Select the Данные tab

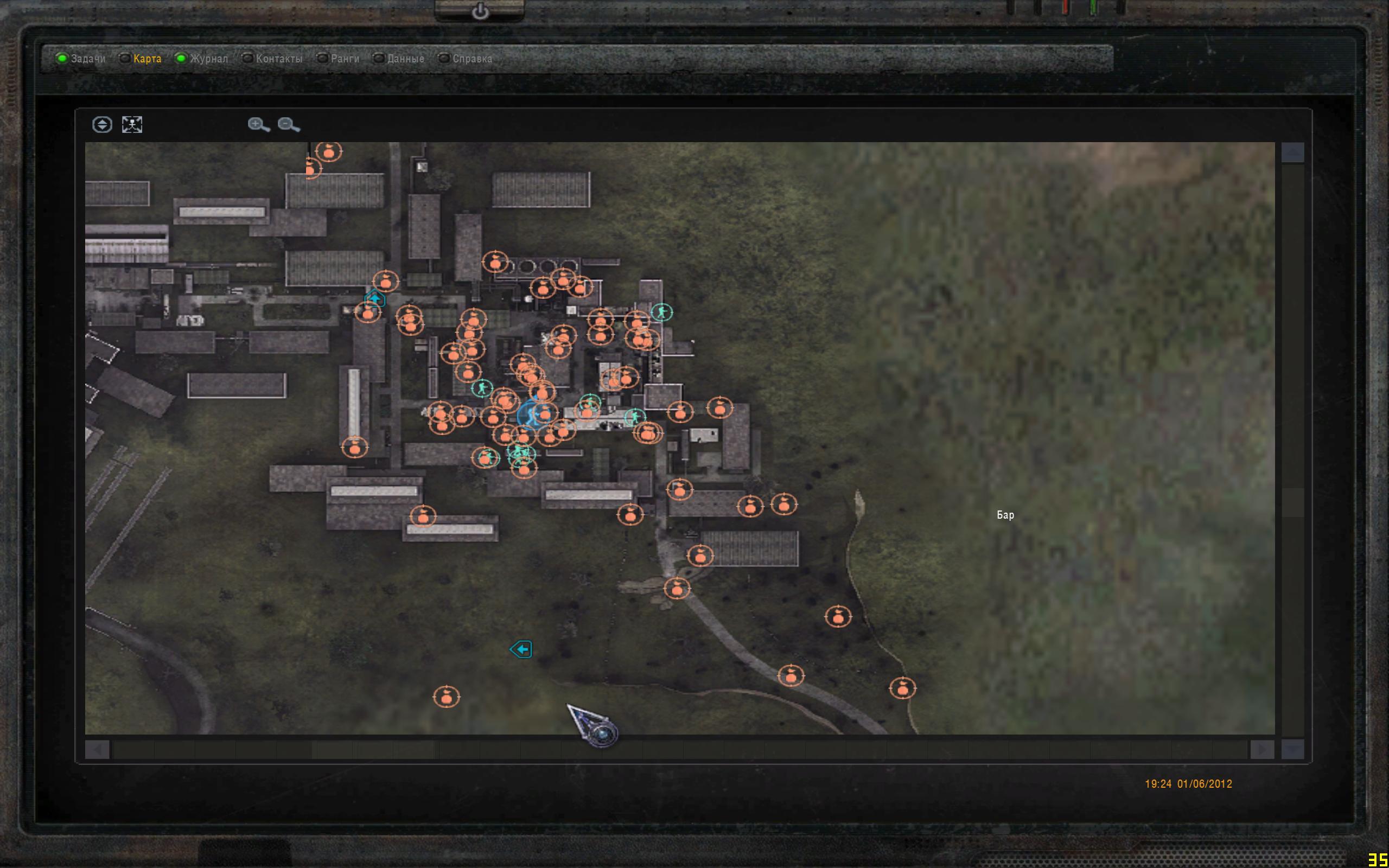(x=405, y=59)
